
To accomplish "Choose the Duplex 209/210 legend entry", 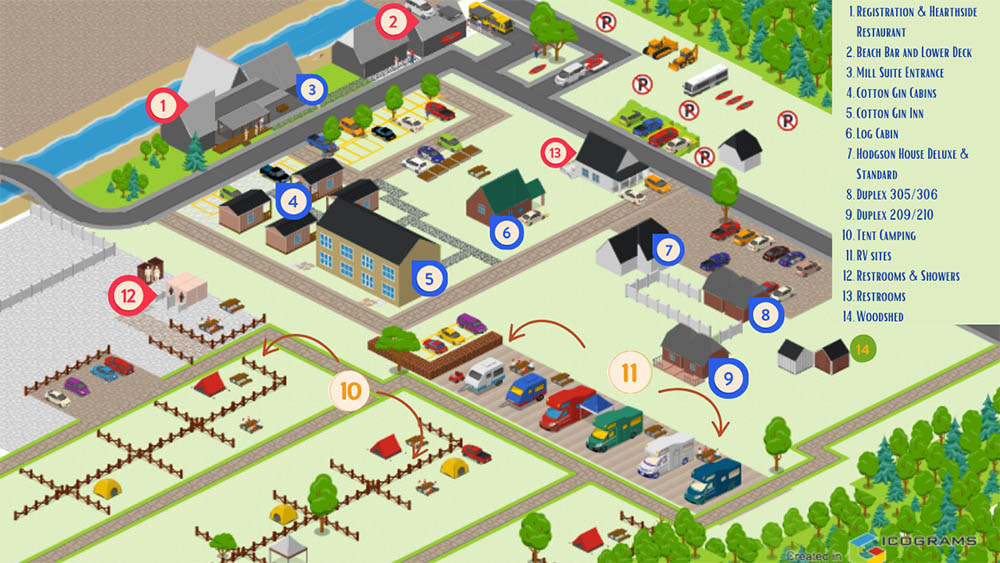I will coord(895,215).
